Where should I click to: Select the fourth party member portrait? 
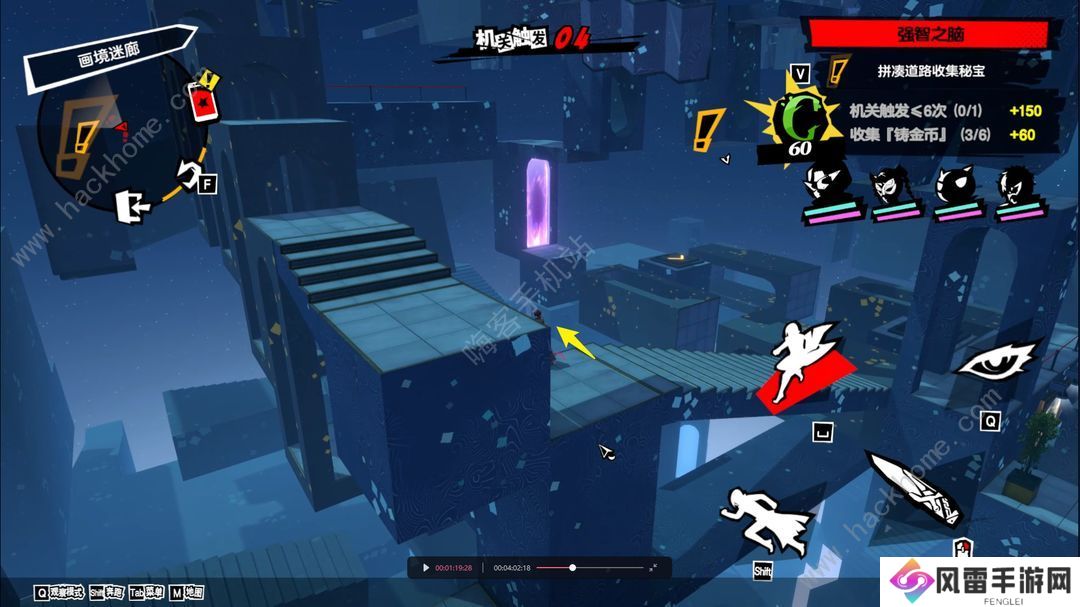1018,190
